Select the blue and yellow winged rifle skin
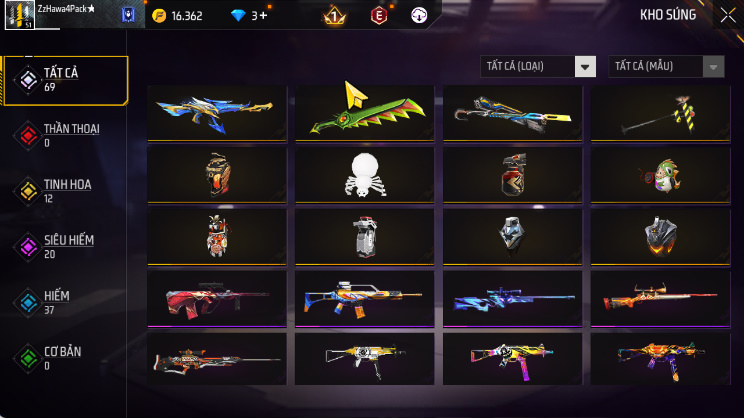This screenshot has height=418, width=744. point(217,113)
